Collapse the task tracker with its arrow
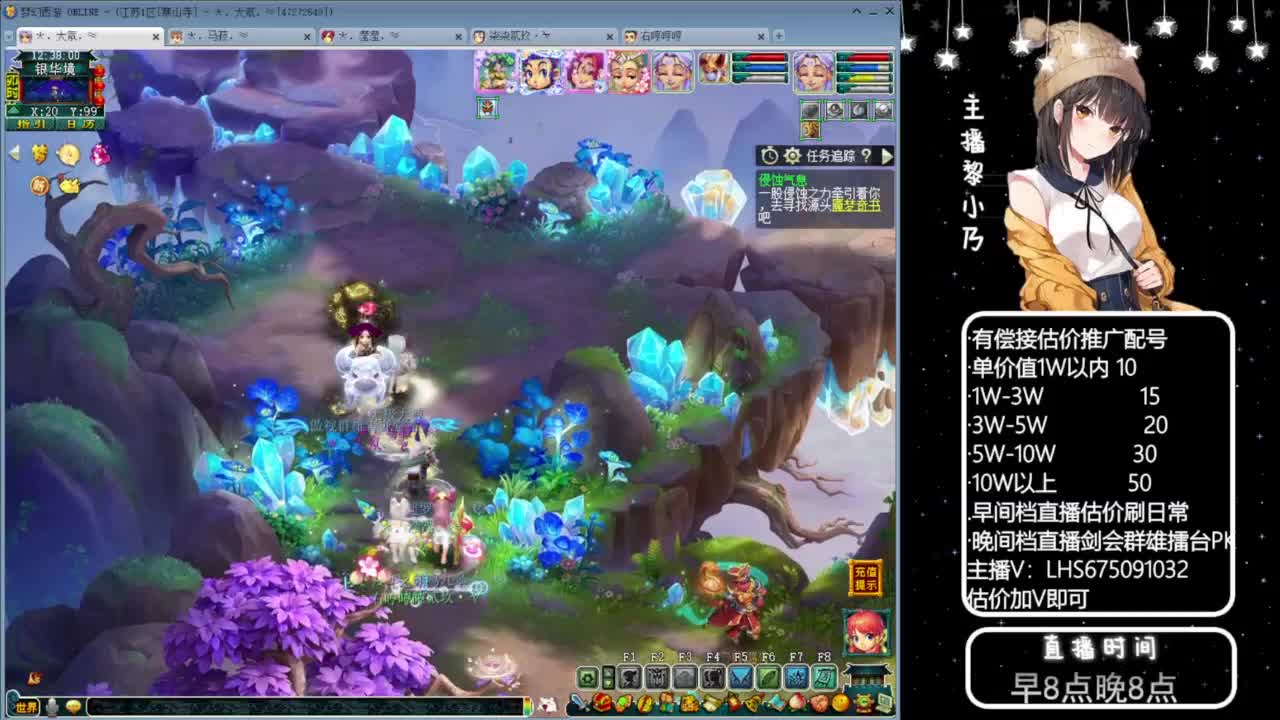The width and height of the screenshot is (1280, 720). [x=888, y=155]
